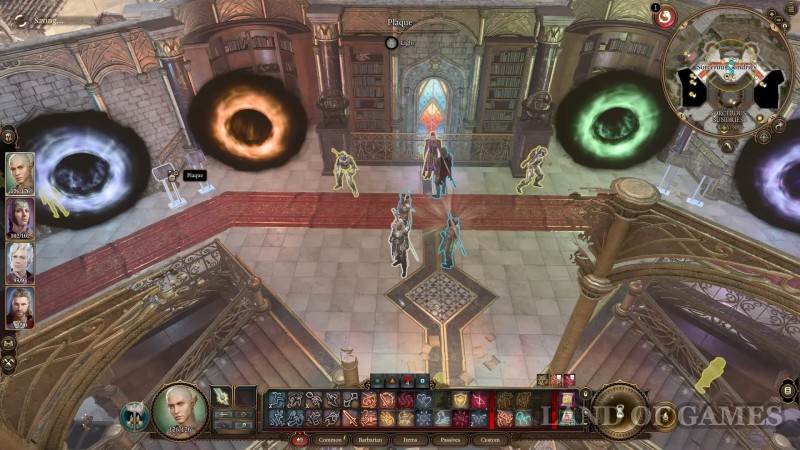Select the white-haired companion portrait
Viewport: 800px width, 450px height.
(20, 262)
